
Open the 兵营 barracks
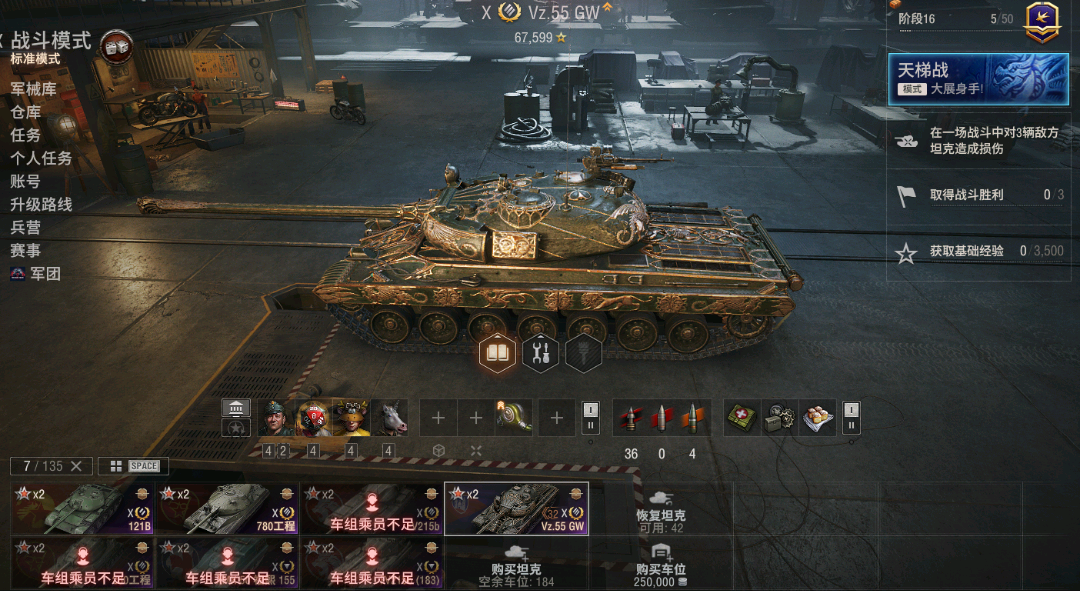pos(26,227)
